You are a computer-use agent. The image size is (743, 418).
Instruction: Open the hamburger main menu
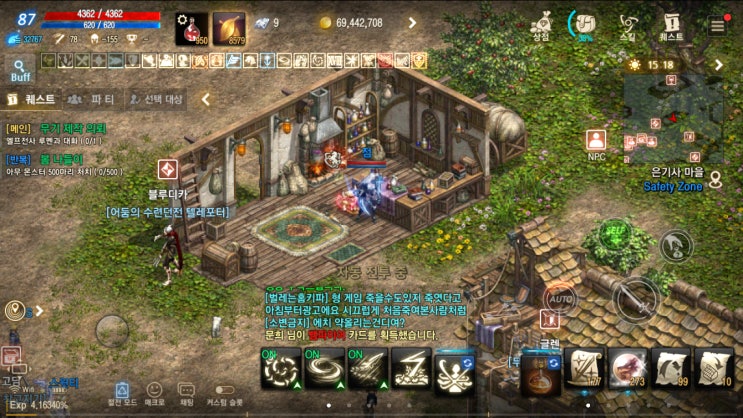coord(717,26)
